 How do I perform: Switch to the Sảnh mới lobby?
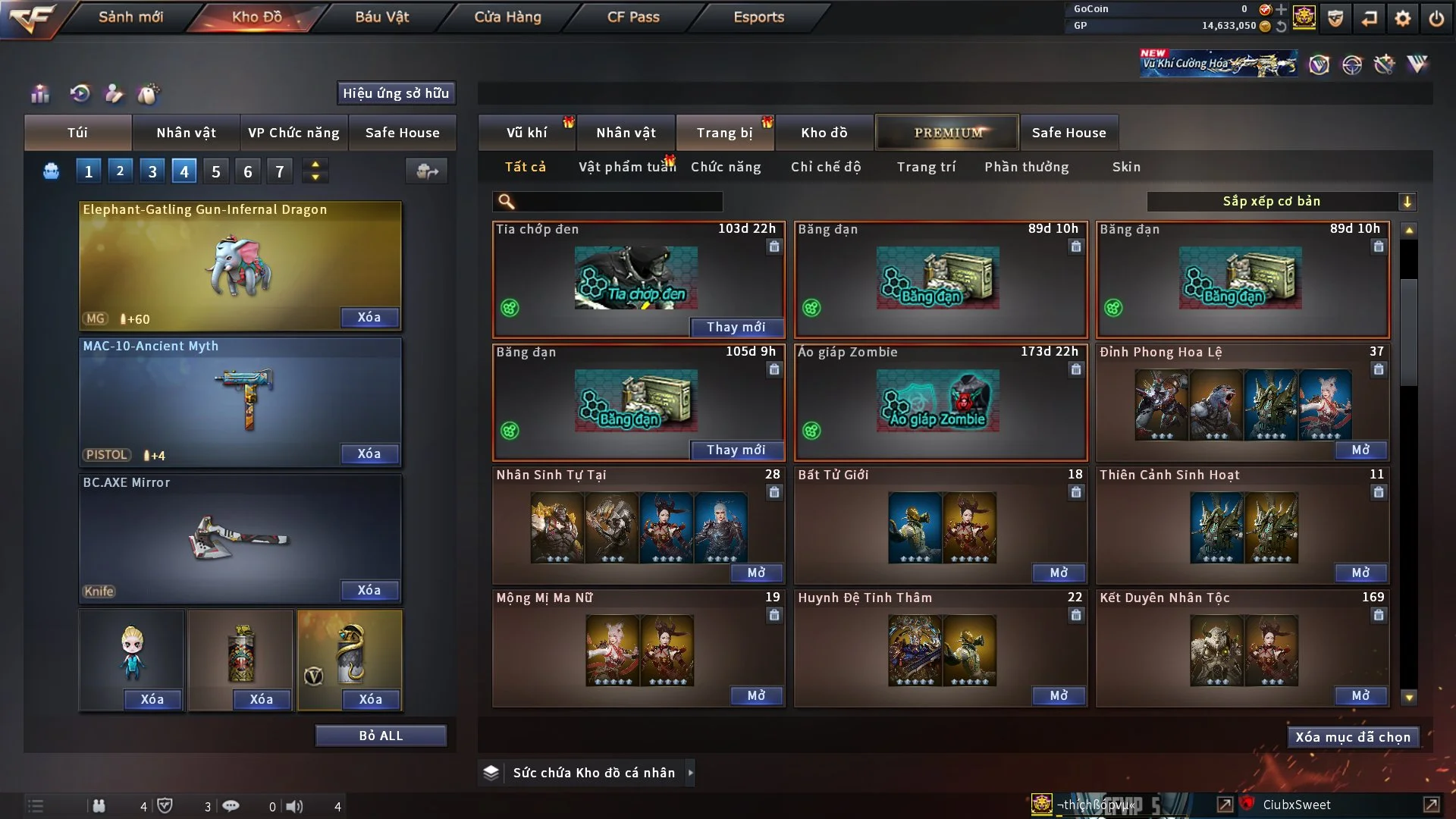[x=130, y=17]
